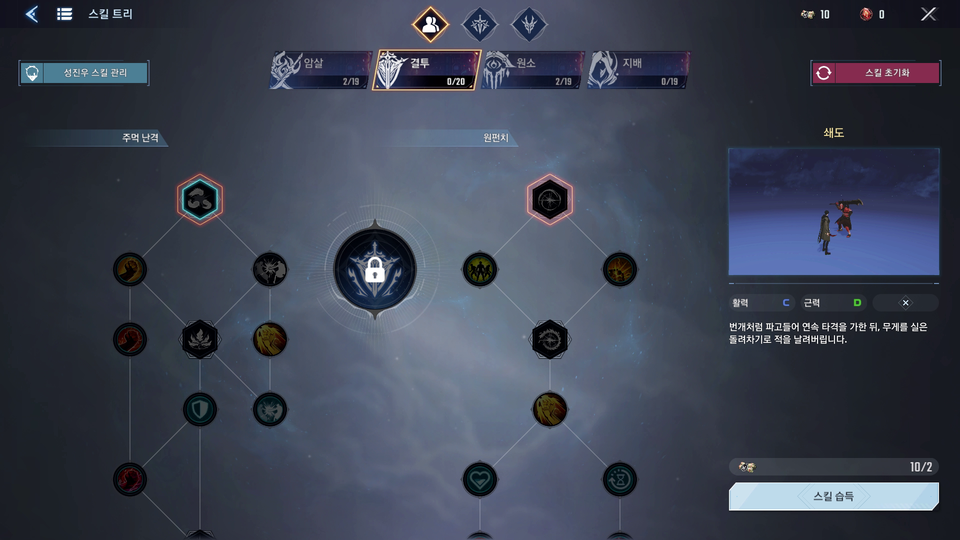Select the locked central skill node

[x=375, y=270]
